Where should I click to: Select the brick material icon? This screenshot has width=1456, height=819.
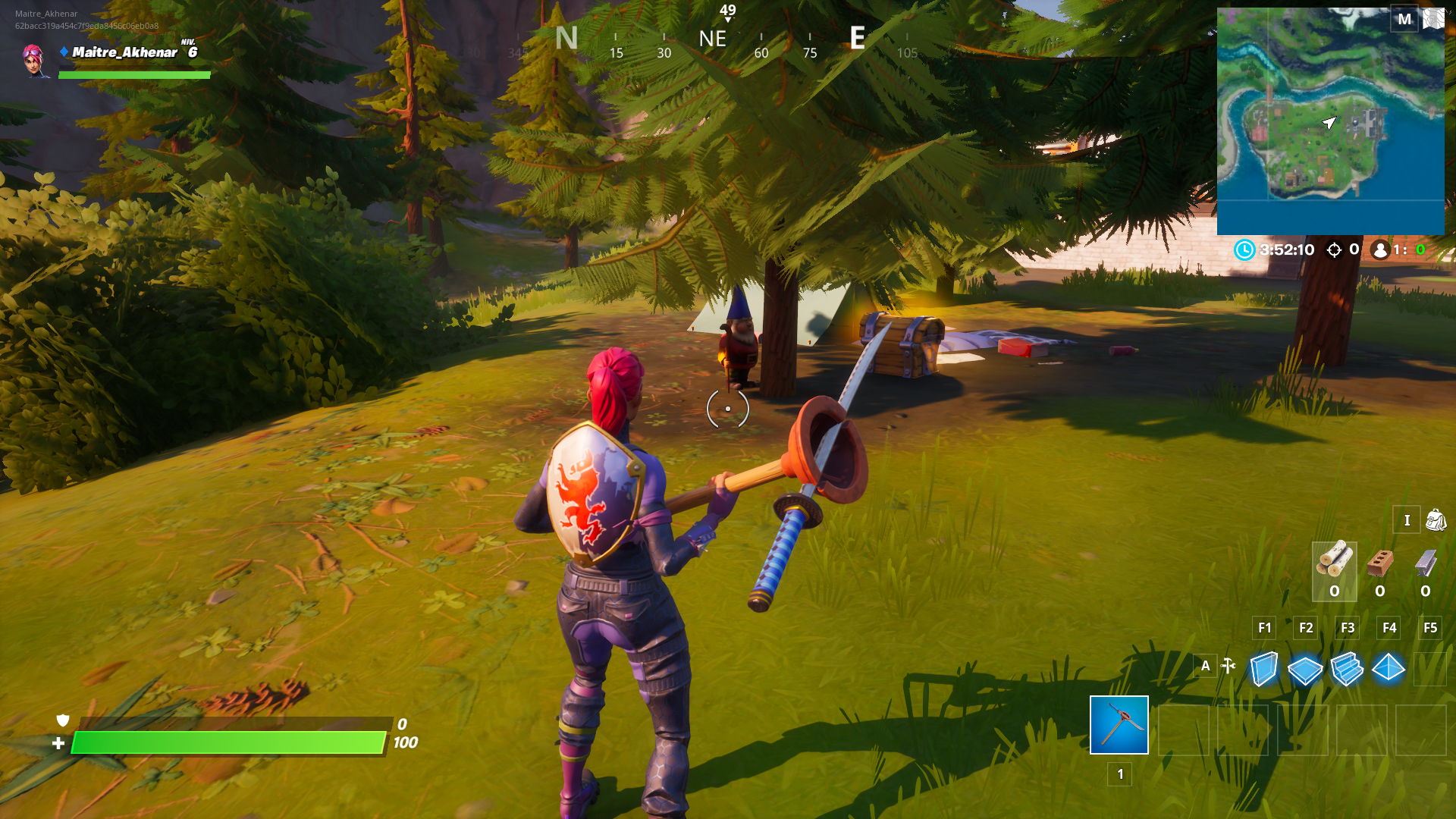pos(1380,563)
